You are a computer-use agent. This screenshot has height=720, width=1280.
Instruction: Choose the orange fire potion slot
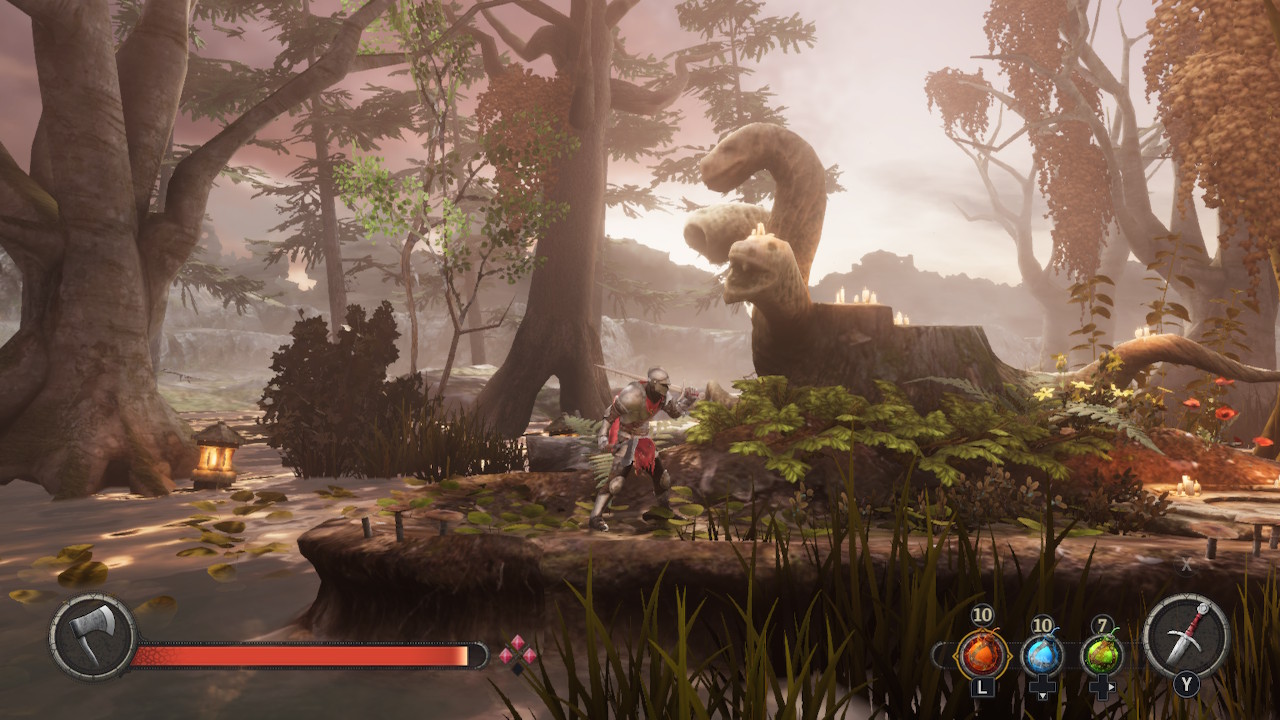click(x=981, y=655)
